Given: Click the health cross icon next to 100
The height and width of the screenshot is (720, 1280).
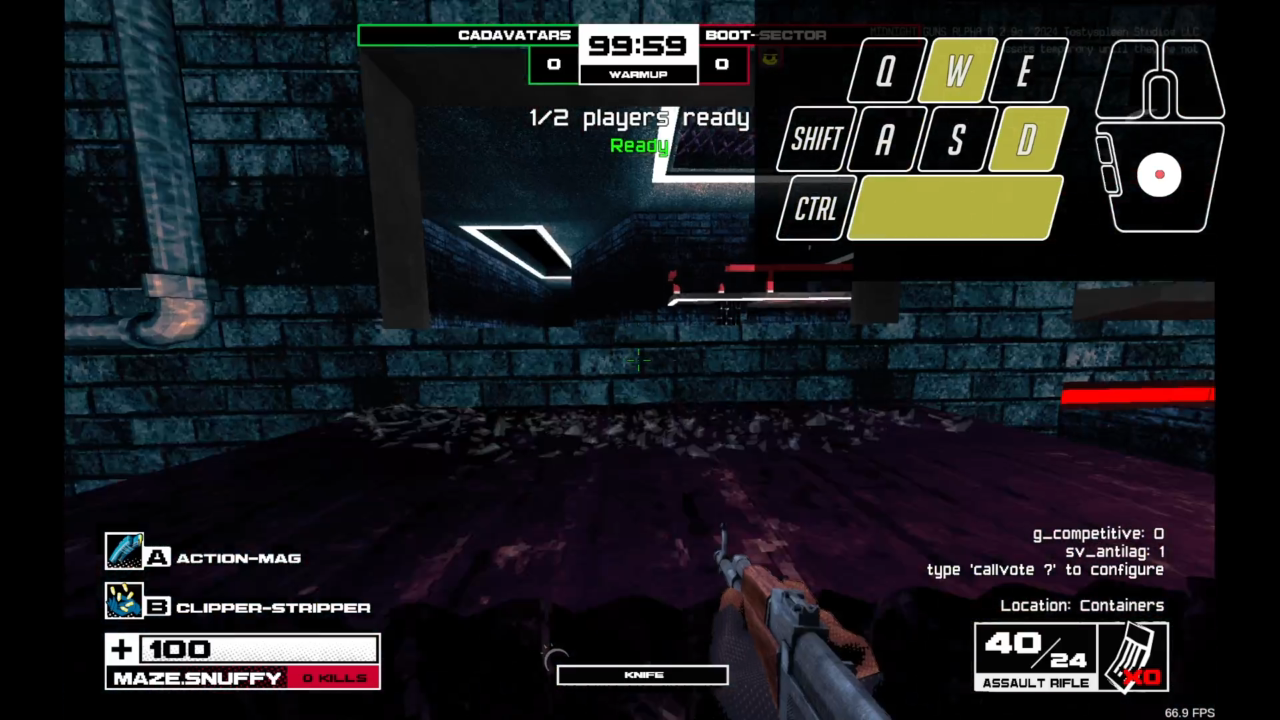Looking at the screenshot, I should pyautogui.click(x=120, y=649).
